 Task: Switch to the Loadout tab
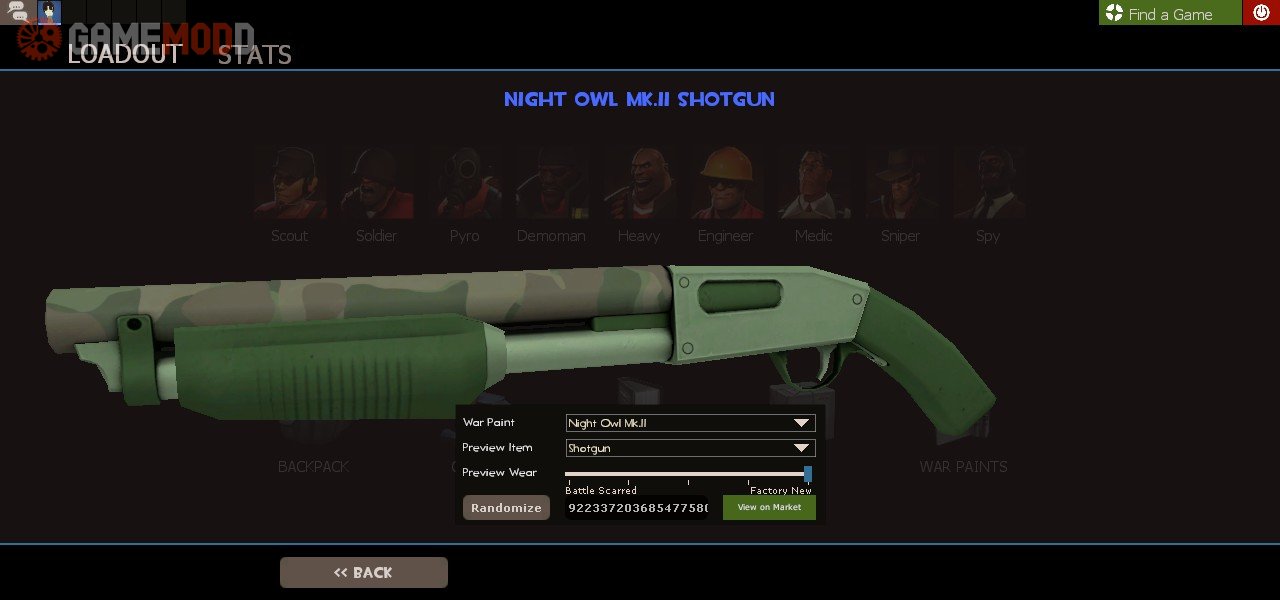tap(124, 54)
